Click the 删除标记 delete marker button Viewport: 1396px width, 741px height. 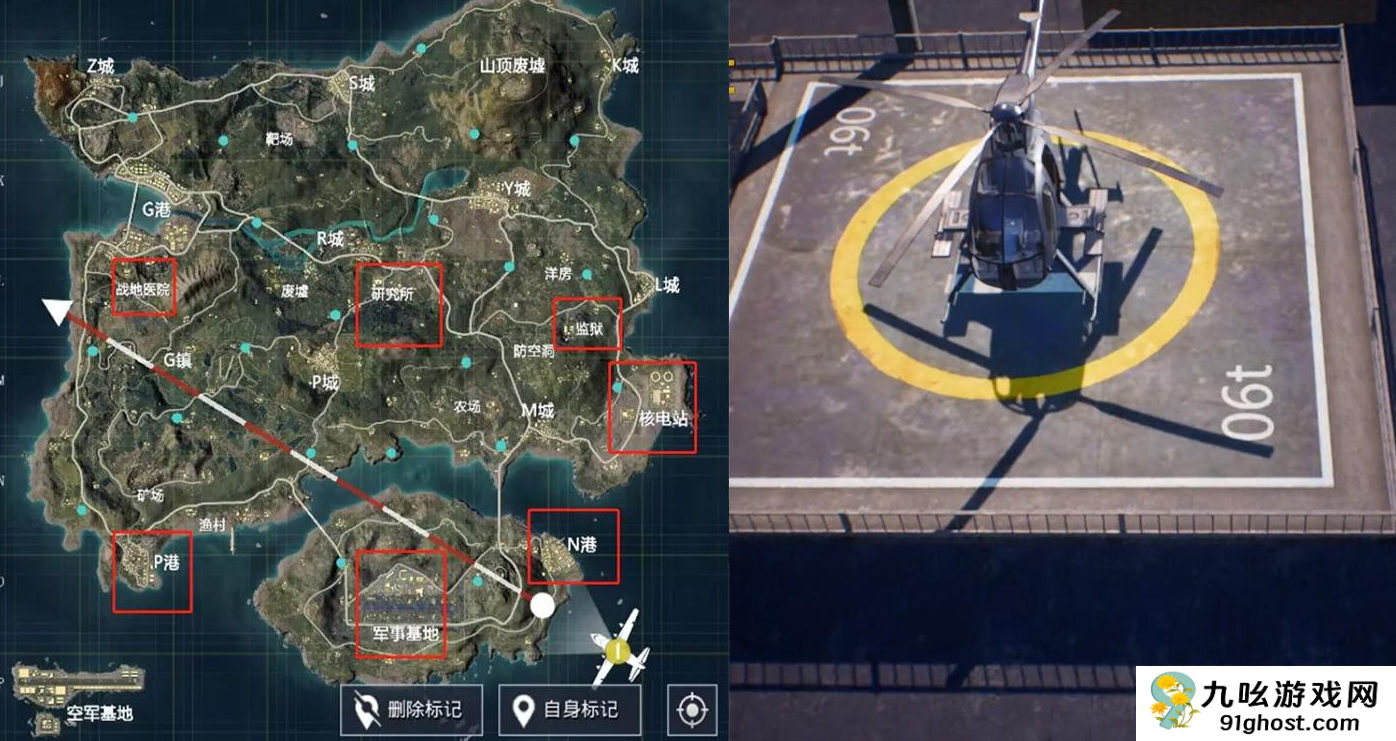click(412, 710)
